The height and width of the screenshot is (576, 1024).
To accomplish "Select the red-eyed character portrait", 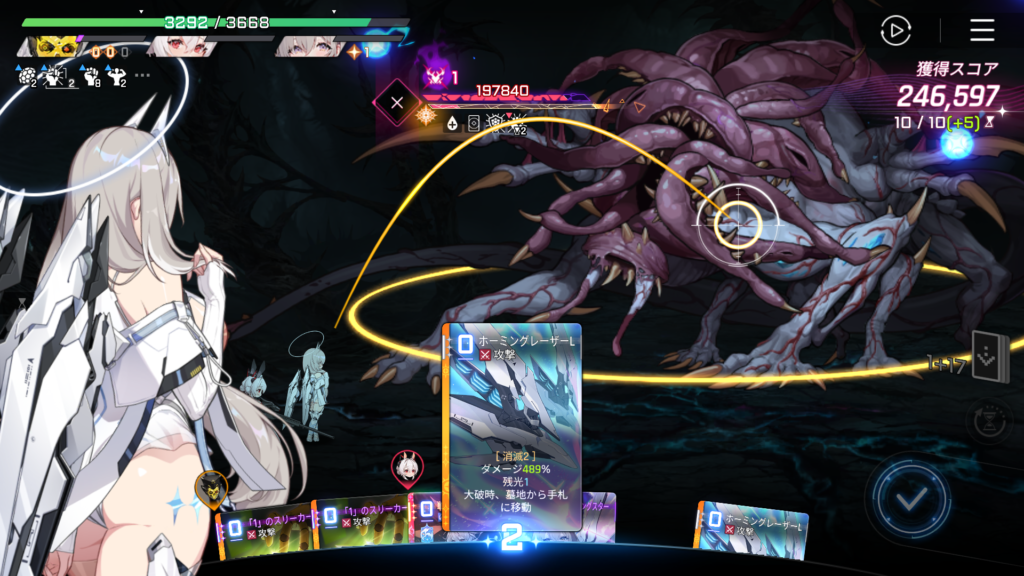I will tap(181, 47).
